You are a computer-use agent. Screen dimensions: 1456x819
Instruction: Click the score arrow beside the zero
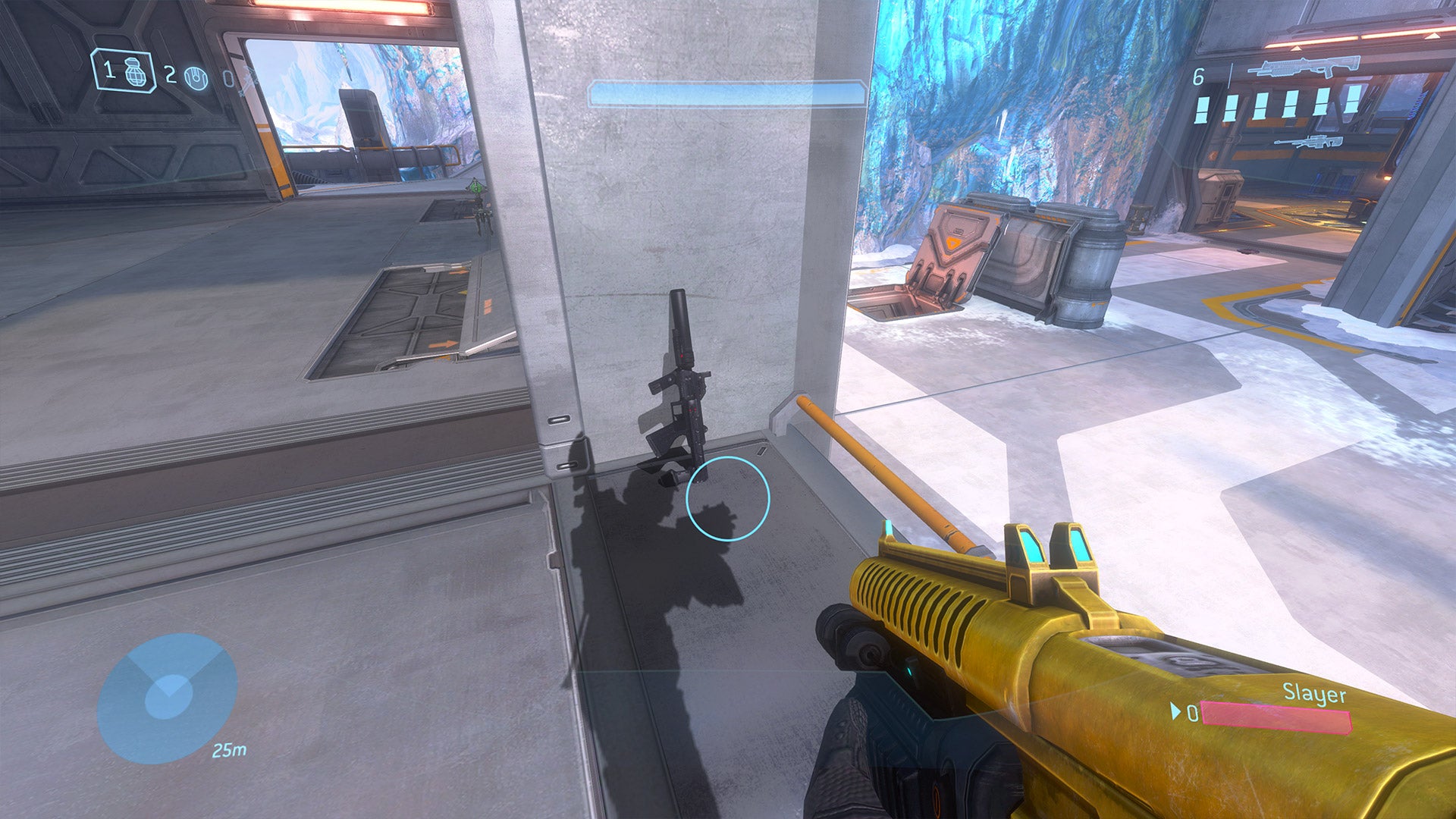[1175, 711]
